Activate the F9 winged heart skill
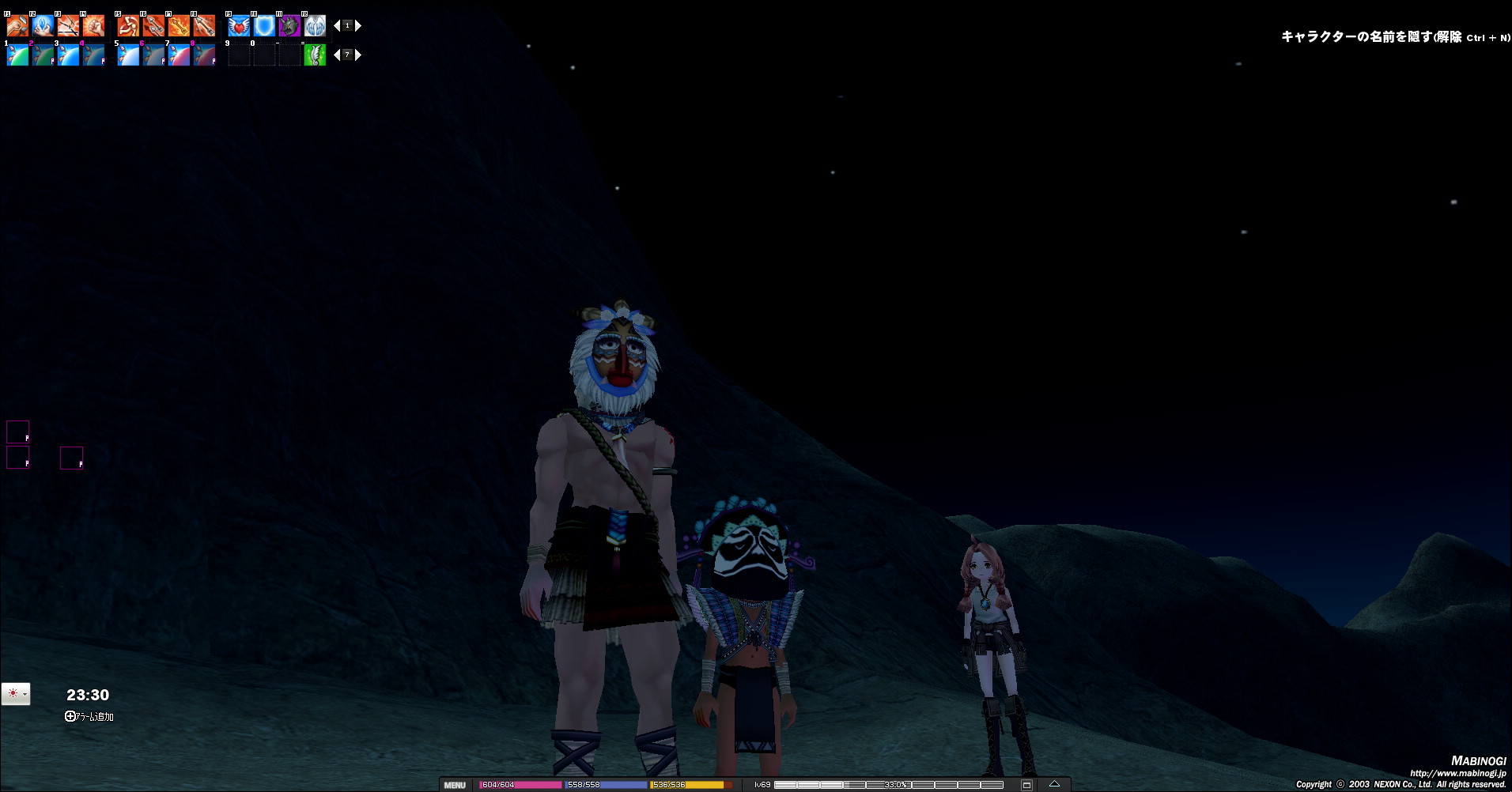This screenshot has height=792, width=1512. pos(239,26)
